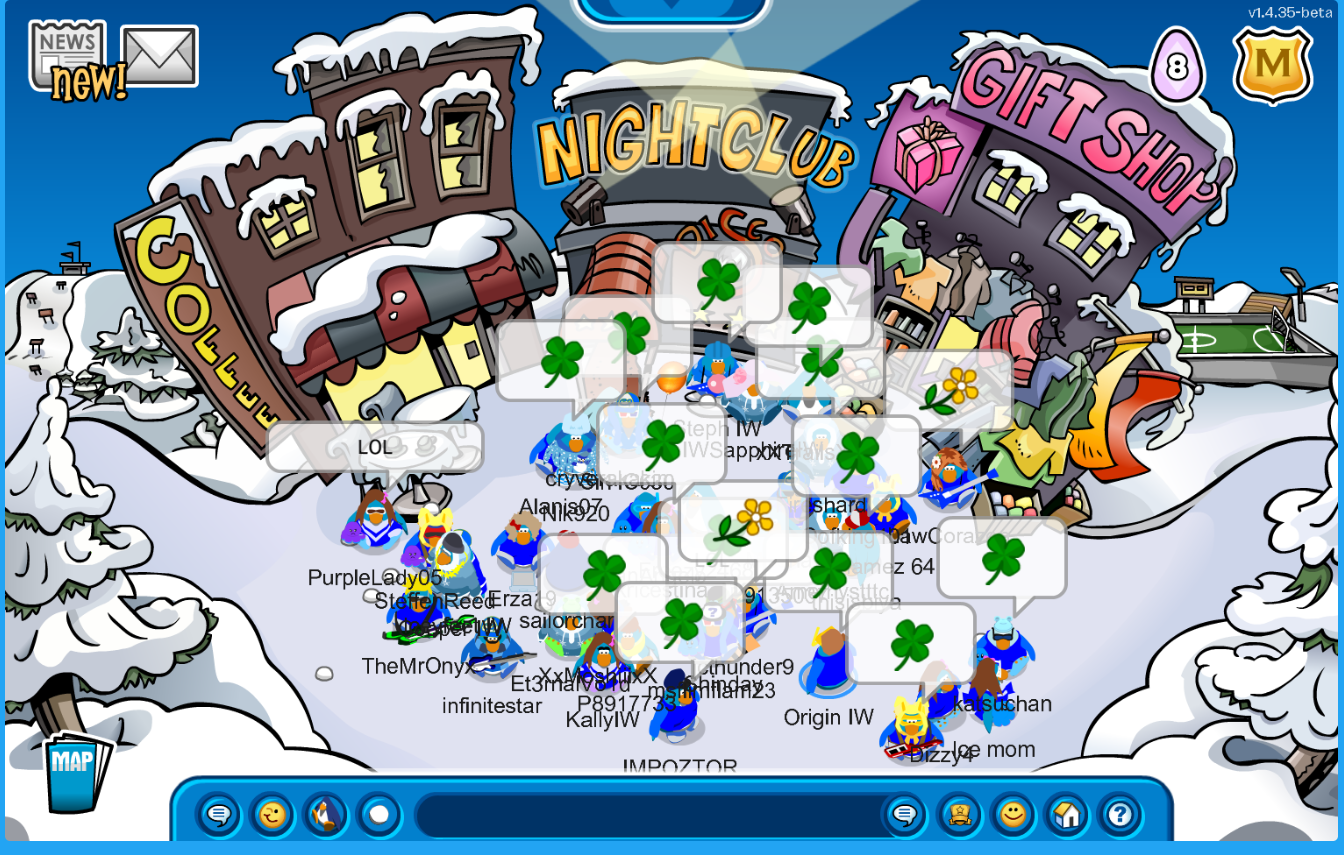The height and width of the screenshot is (855, 1344).
Task: Open the question mark help button
Action: [x=1119, y=815]
